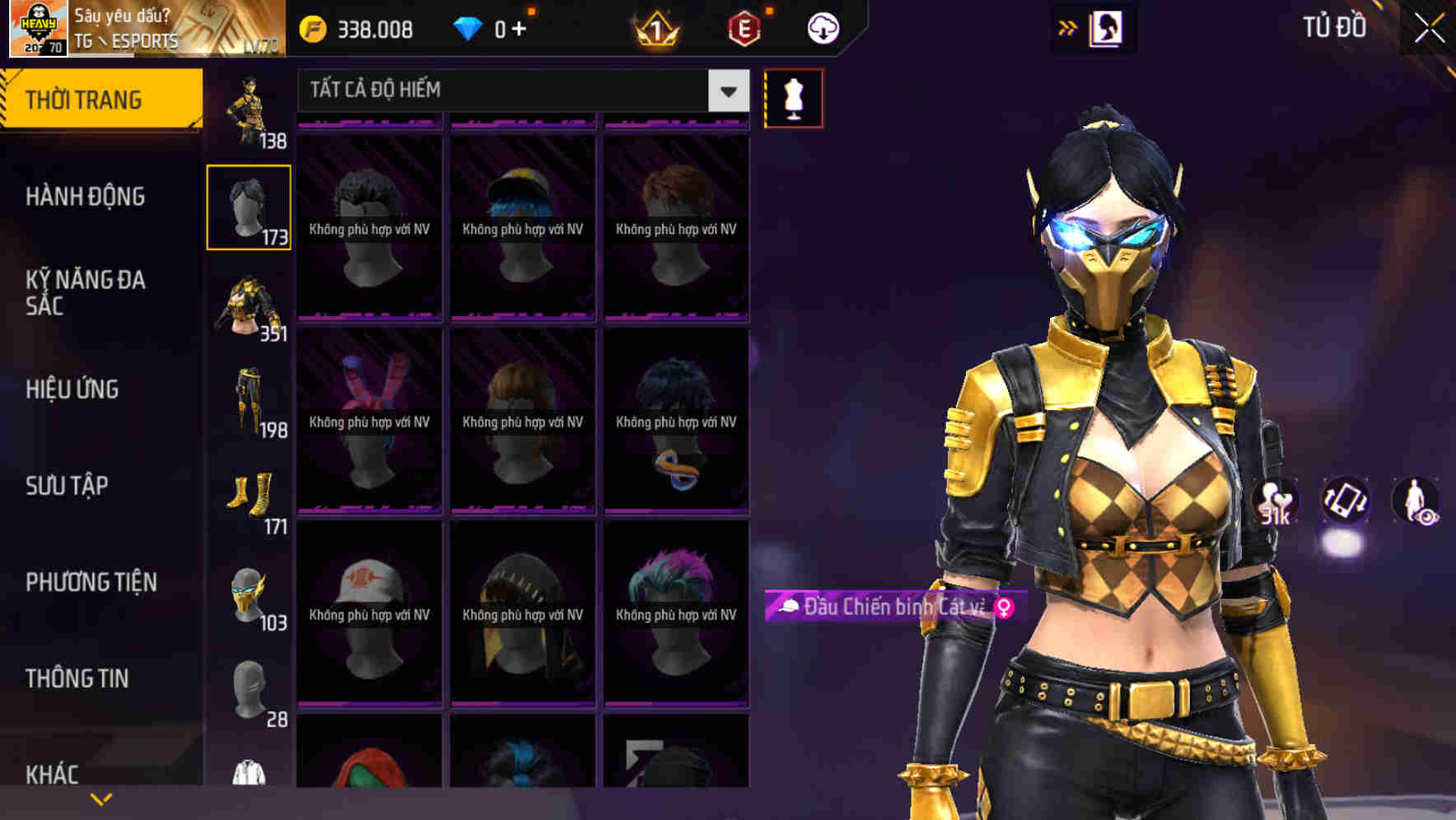Viewport: 1456px width, 820px height.
Task: Choose the golden boots category icon
Action: [x=249, y=494]
